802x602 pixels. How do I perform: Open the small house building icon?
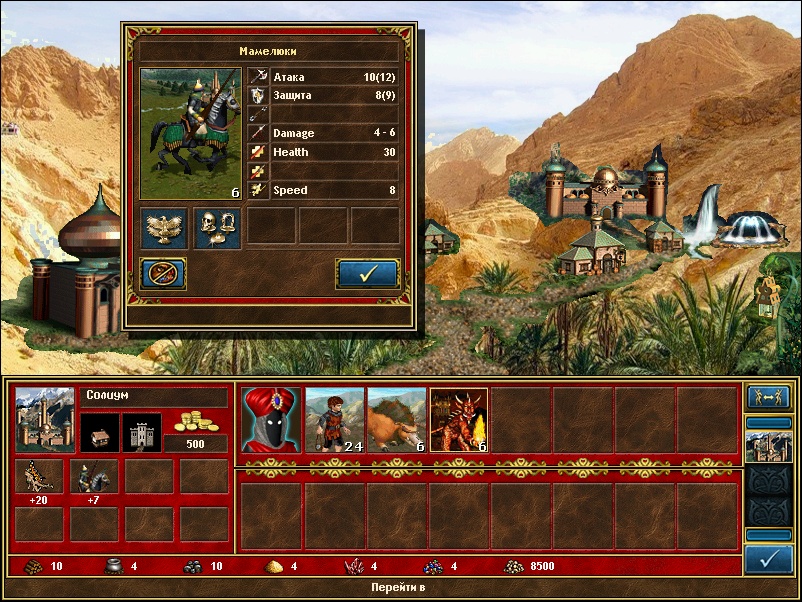tap(101, 432)
